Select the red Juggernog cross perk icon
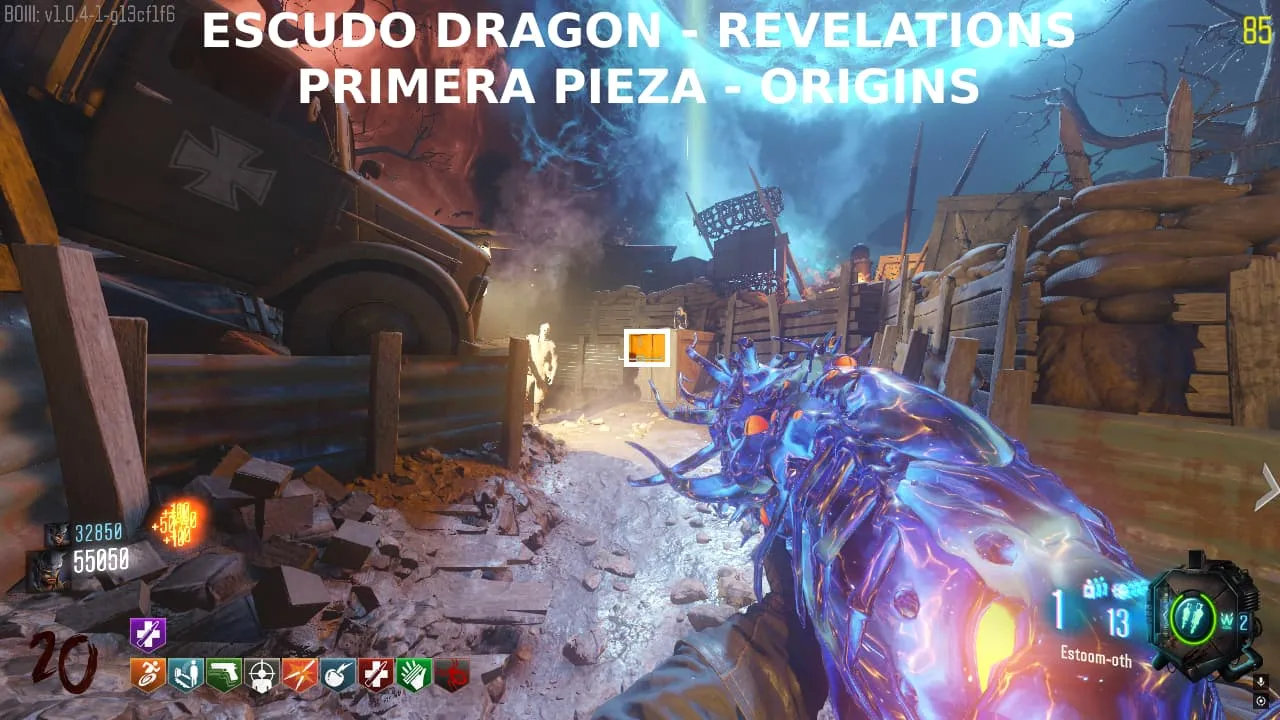1280x720 pixels. 375,675
